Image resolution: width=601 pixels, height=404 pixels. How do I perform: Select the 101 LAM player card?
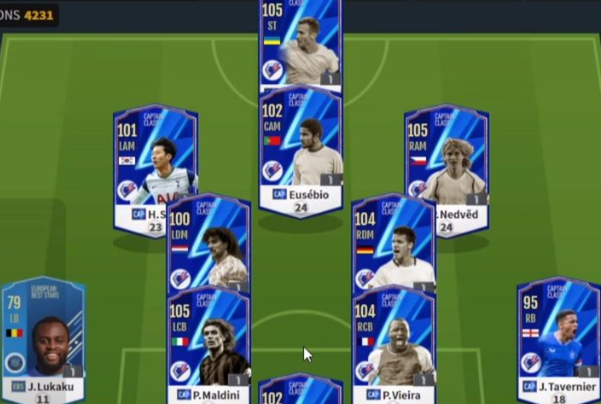[155, 170]
